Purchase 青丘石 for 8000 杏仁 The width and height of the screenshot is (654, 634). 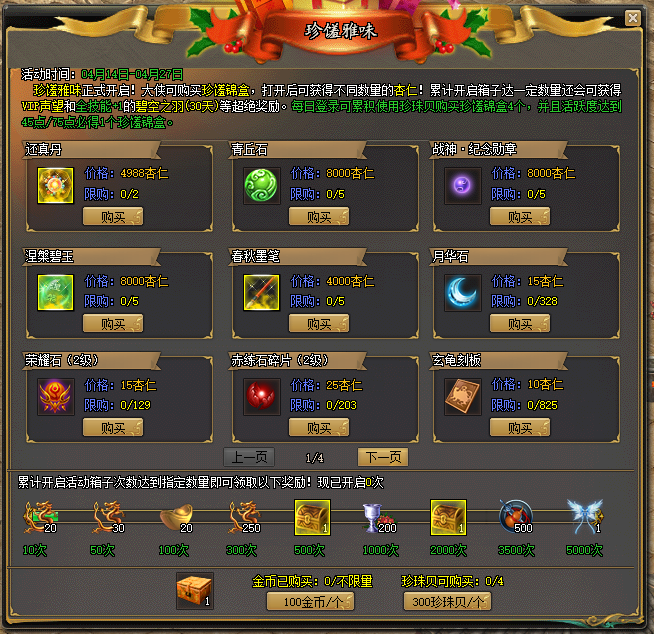click(319, 216)
